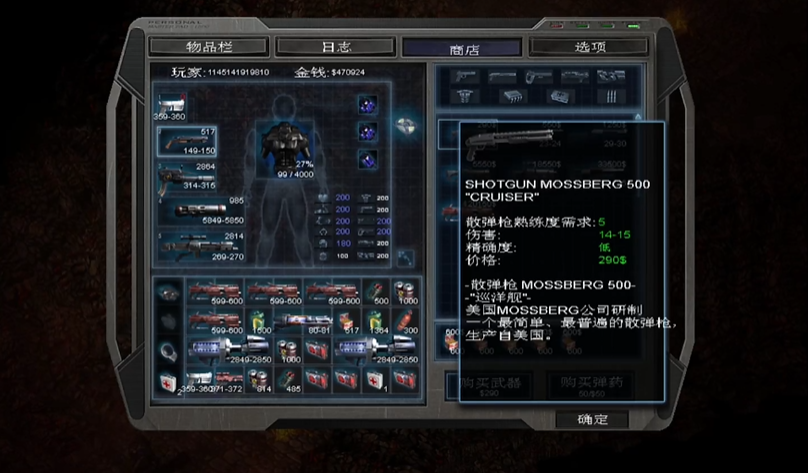Pick the red soda can labelled 300
Image resolution: width=808 pixels, height=473 pixels.
click(405, 321)
